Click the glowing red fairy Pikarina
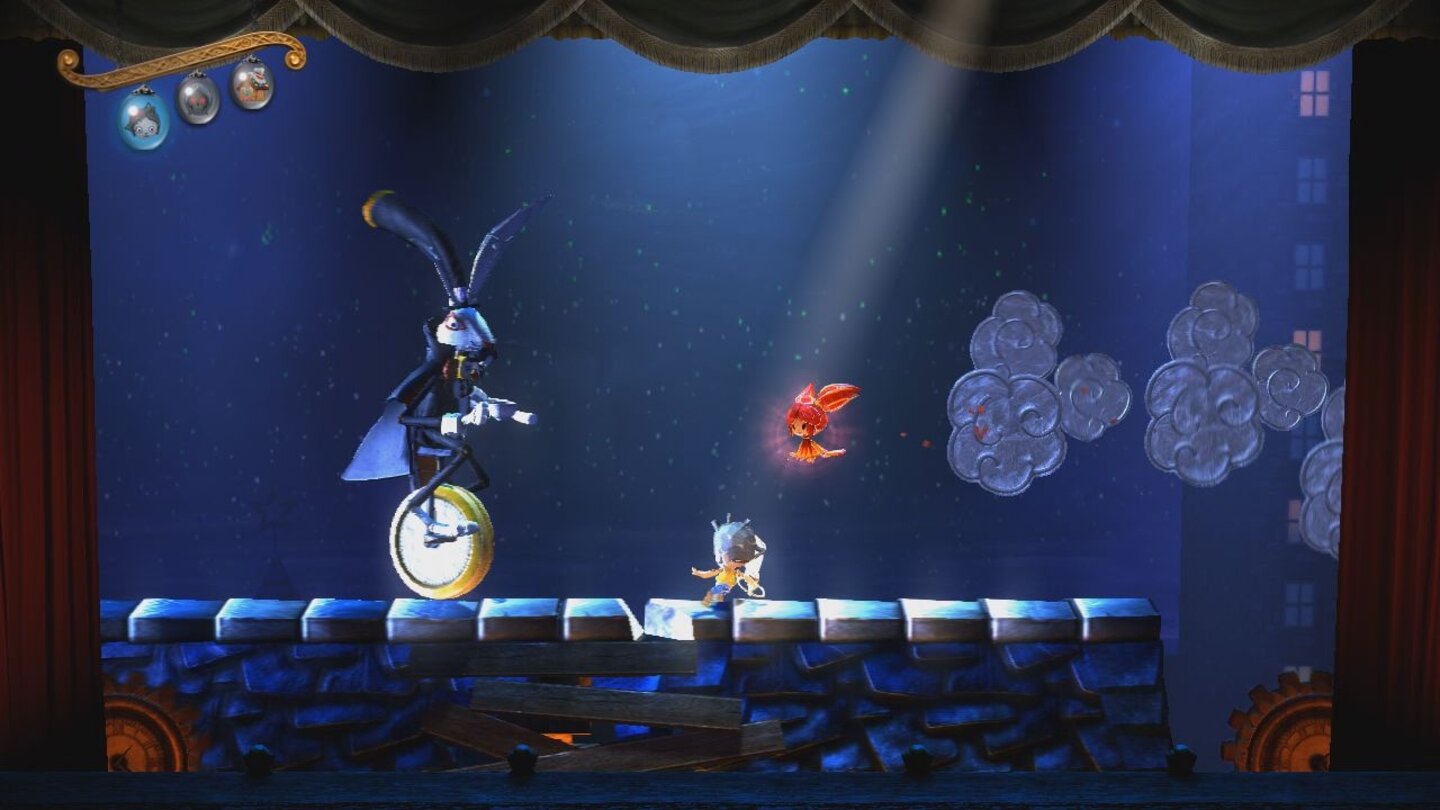This screenshot has width=1440, height=810. click(808, 425)
